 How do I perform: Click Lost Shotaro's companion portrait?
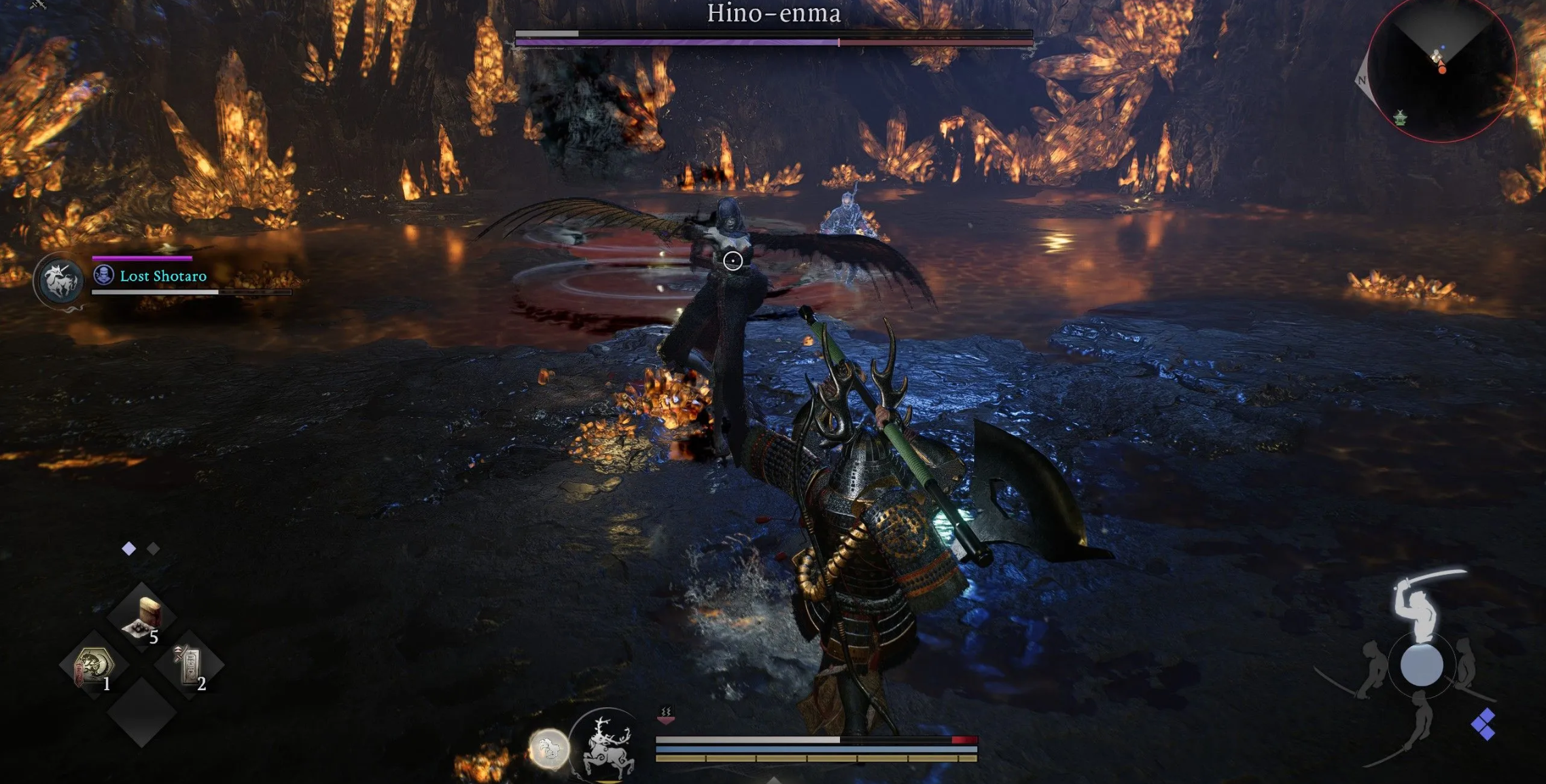[x=60, y=281]
